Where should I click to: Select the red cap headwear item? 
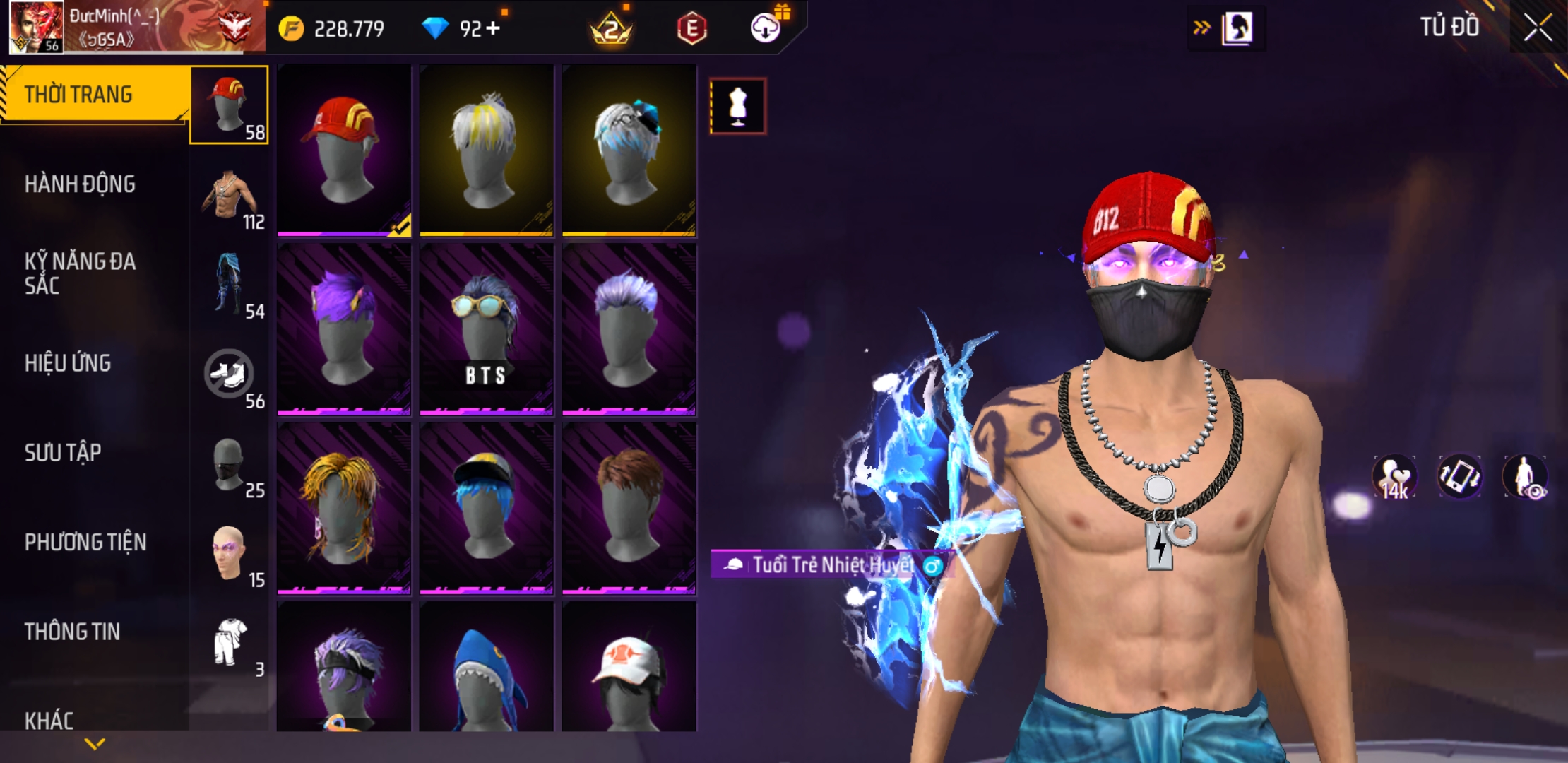pyautogui.click(x=344, y=150)
